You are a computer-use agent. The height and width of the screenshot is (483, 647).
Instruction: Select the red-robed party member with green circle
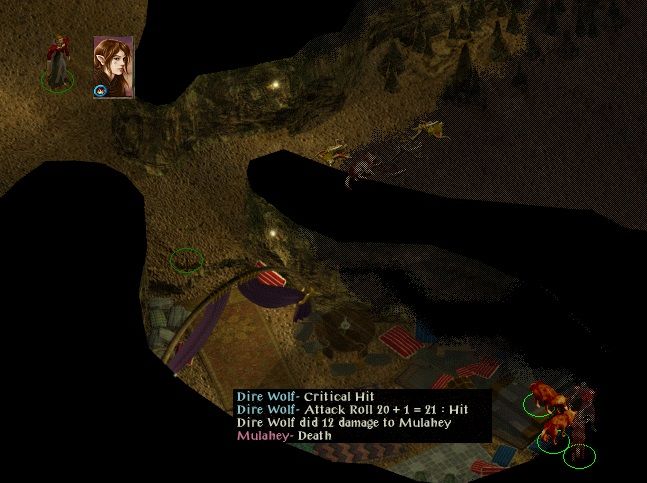point(60,63)
